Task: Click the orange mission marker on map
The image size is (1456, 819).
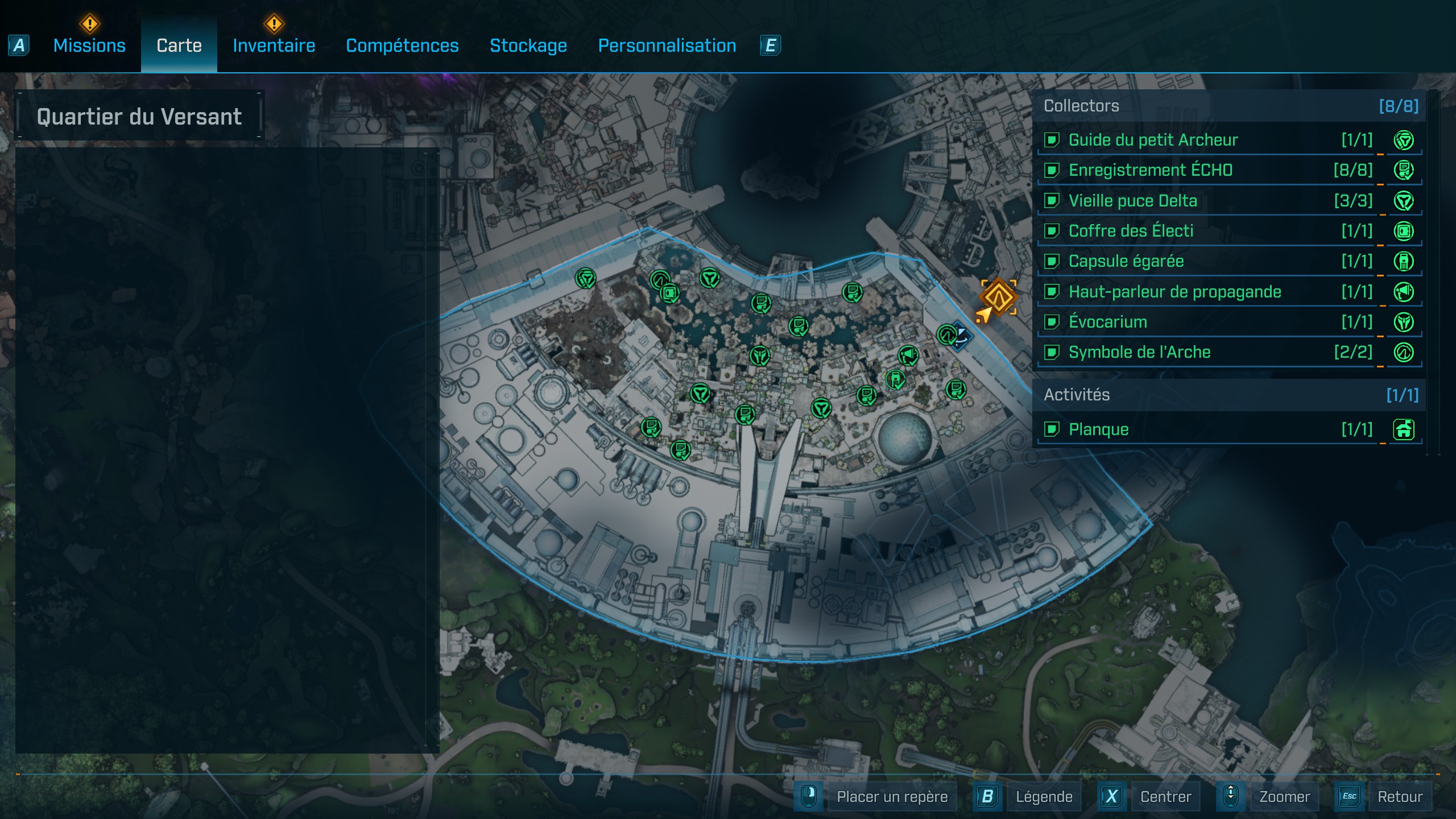Action: [x=998, y=296]
